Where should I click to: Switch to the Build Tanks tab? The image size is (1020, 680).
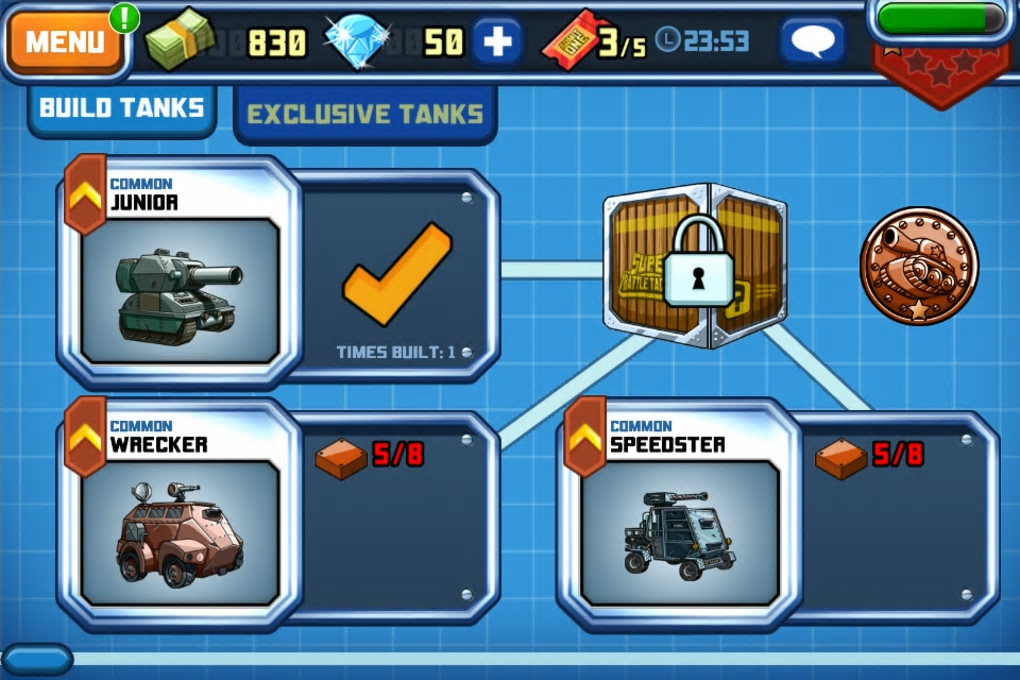click(x=122, y=108)
